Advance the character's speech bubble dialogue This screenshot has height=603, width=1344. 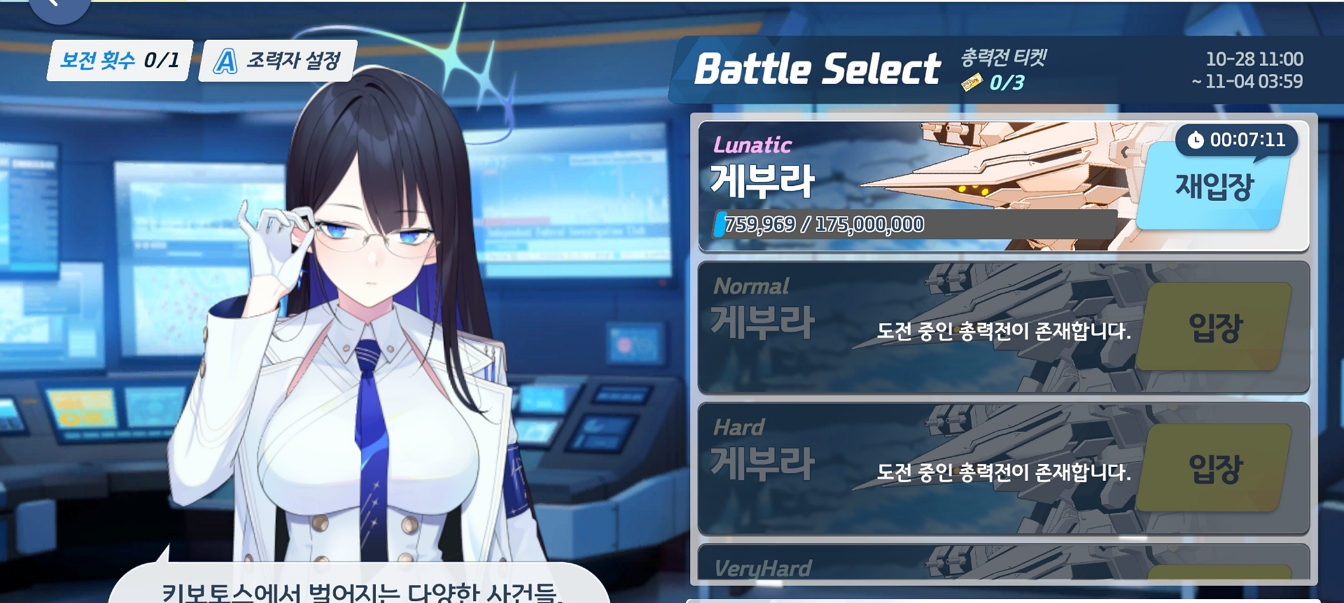358,588
